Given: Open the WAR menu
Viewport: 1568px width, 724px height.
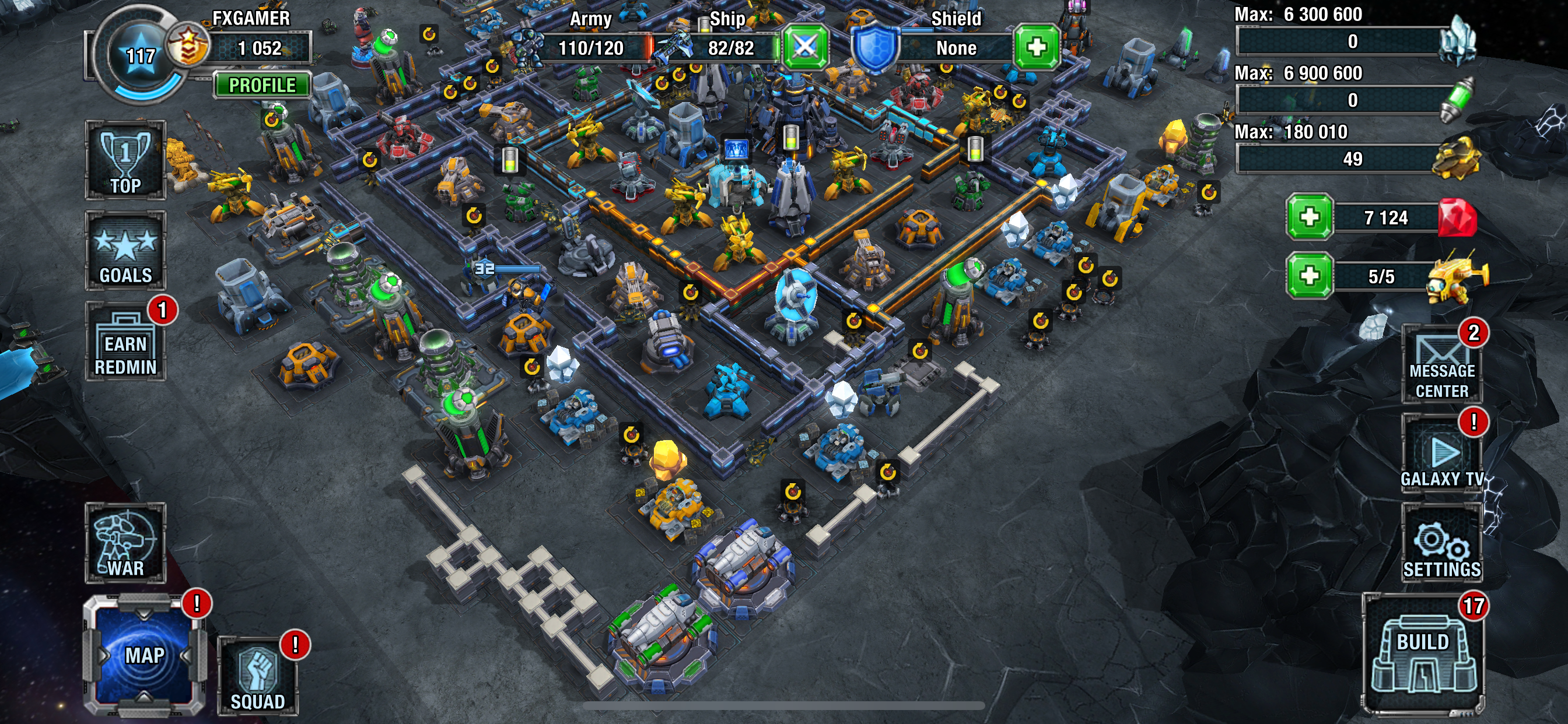Looking at the screenshot, I should pyautogui.click(x=125, y=543).
